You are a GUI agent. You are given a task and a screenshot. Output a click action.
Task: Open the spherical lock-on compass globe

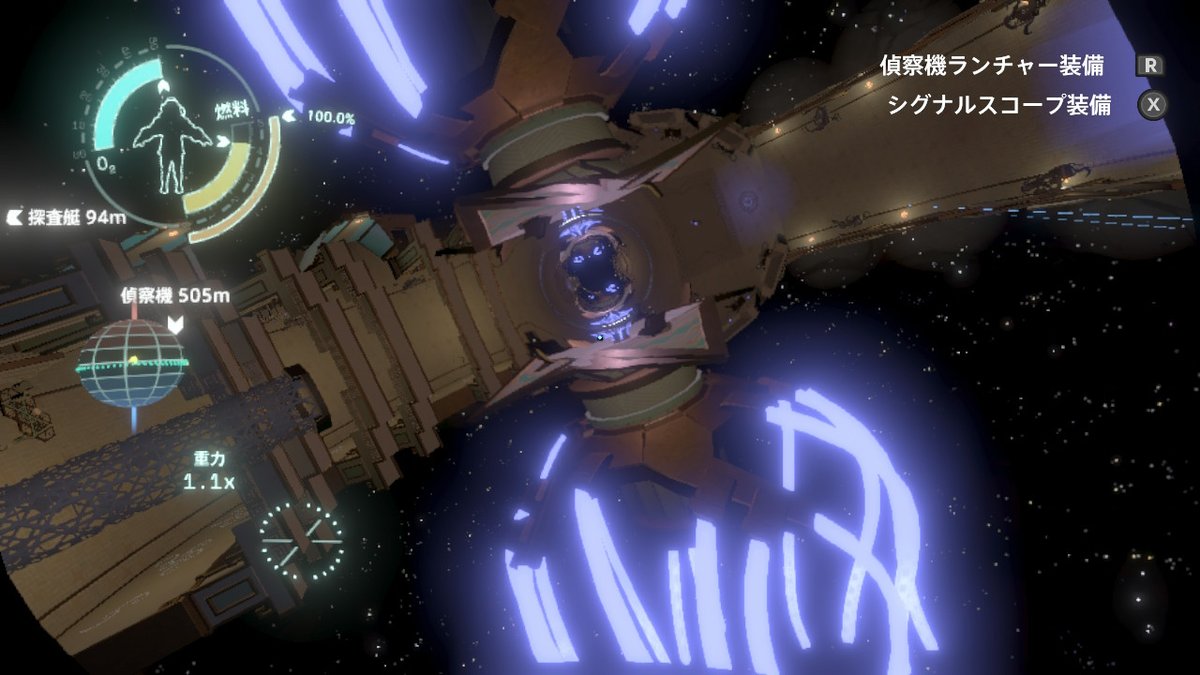[x=131, y=363]
